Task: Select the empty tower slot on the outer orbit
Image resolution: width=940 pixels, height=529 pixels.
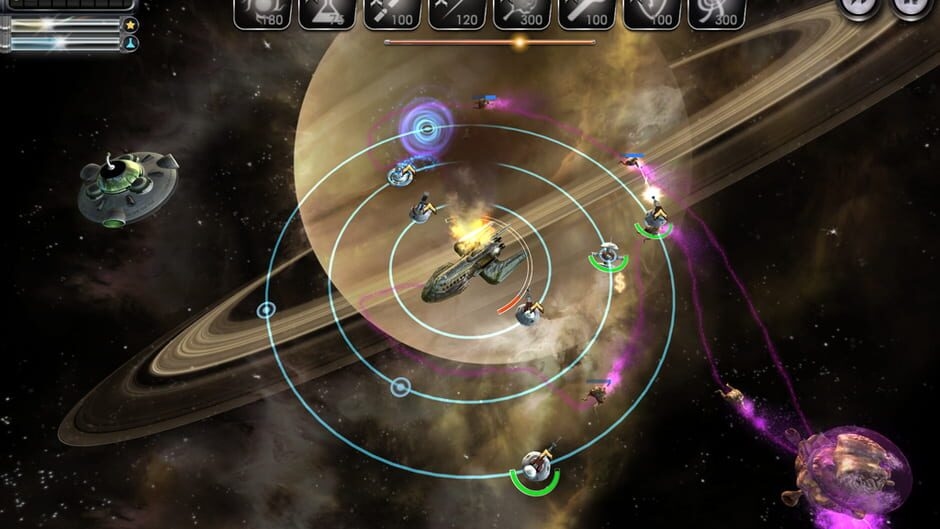Action: tap(266, 311)
